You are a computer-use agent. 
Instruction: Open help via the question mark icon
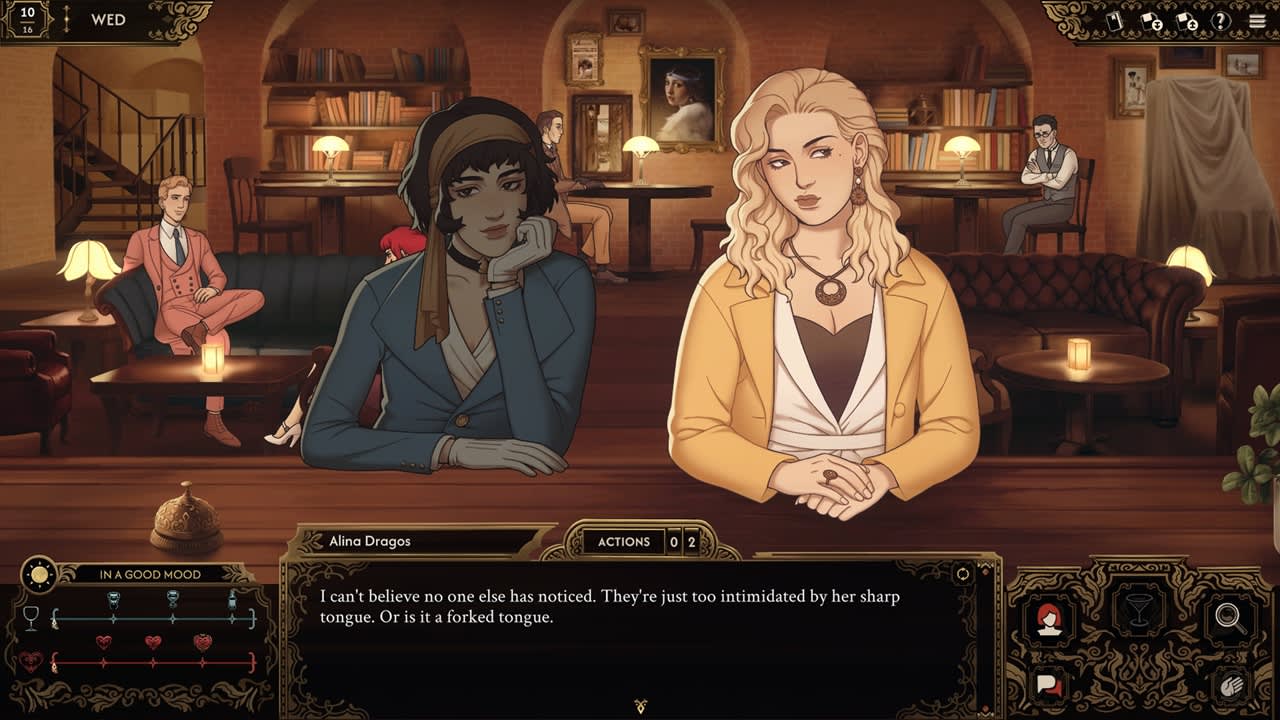point(1221,20)
